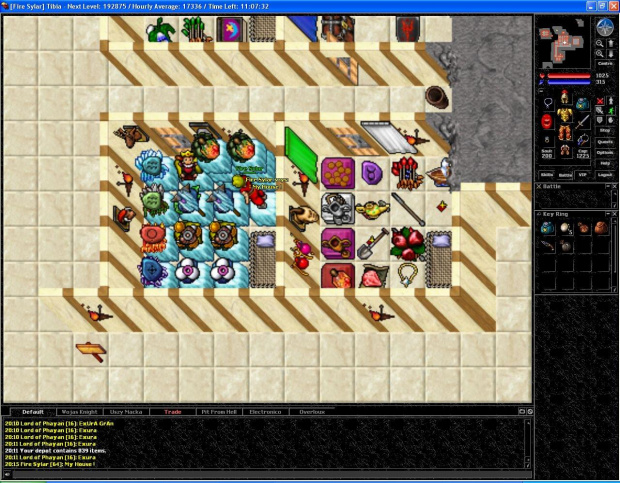Hit the Stop button
Screen dimensions: 620x483
(x=604, y=129)
